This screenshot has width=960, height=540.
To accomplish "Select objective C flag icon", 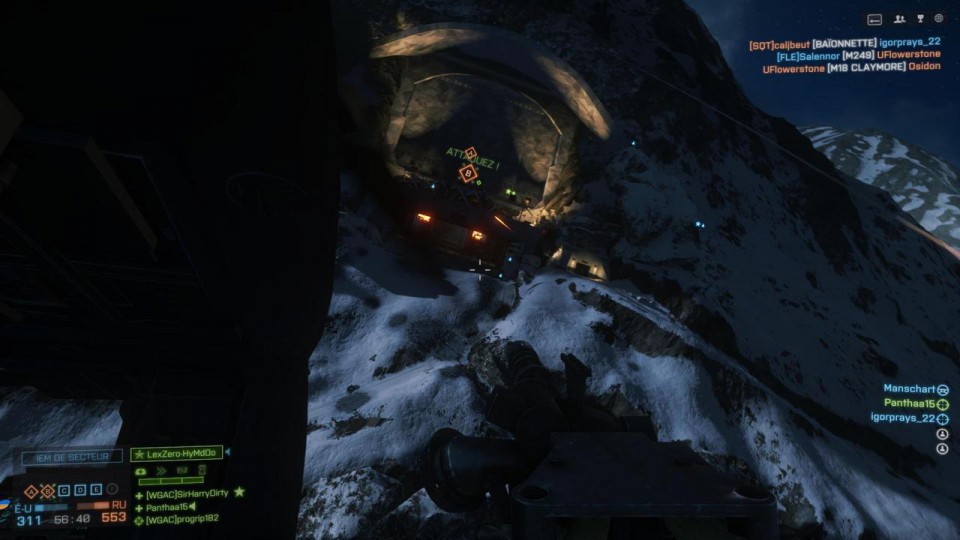I will (x=63, y=491).
